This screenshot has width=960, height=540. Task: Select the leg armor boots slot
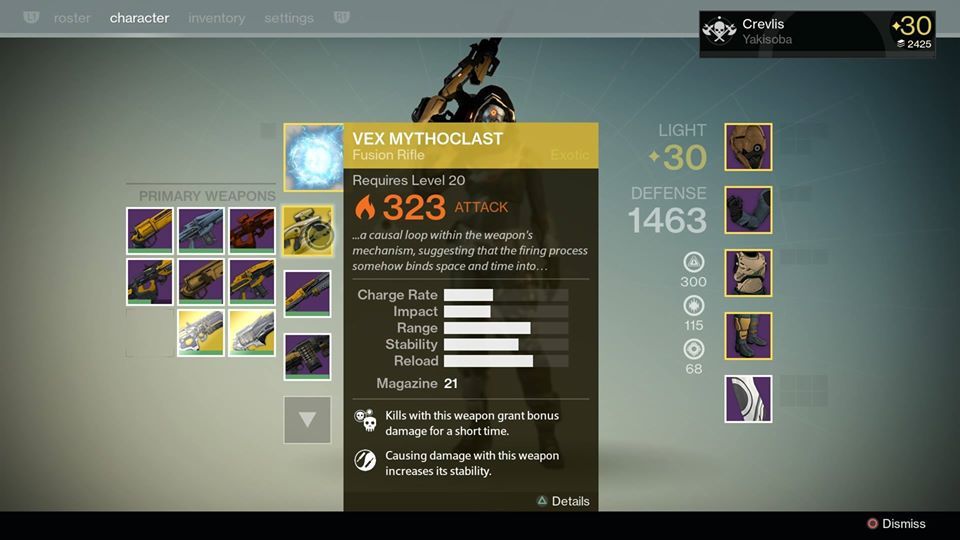(x=748, y=336)
